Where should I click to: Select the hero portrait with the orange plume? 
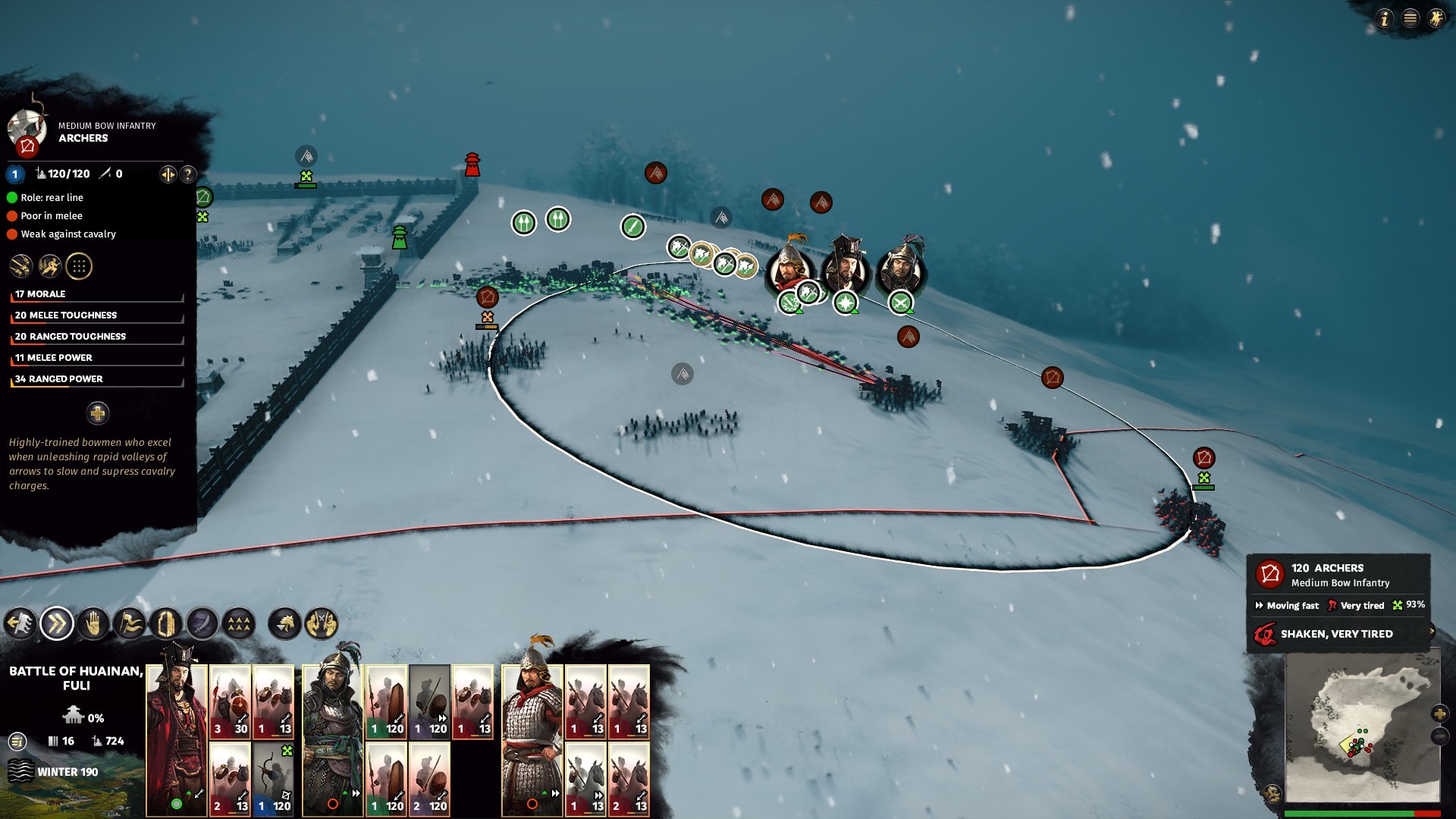point(789,267)
